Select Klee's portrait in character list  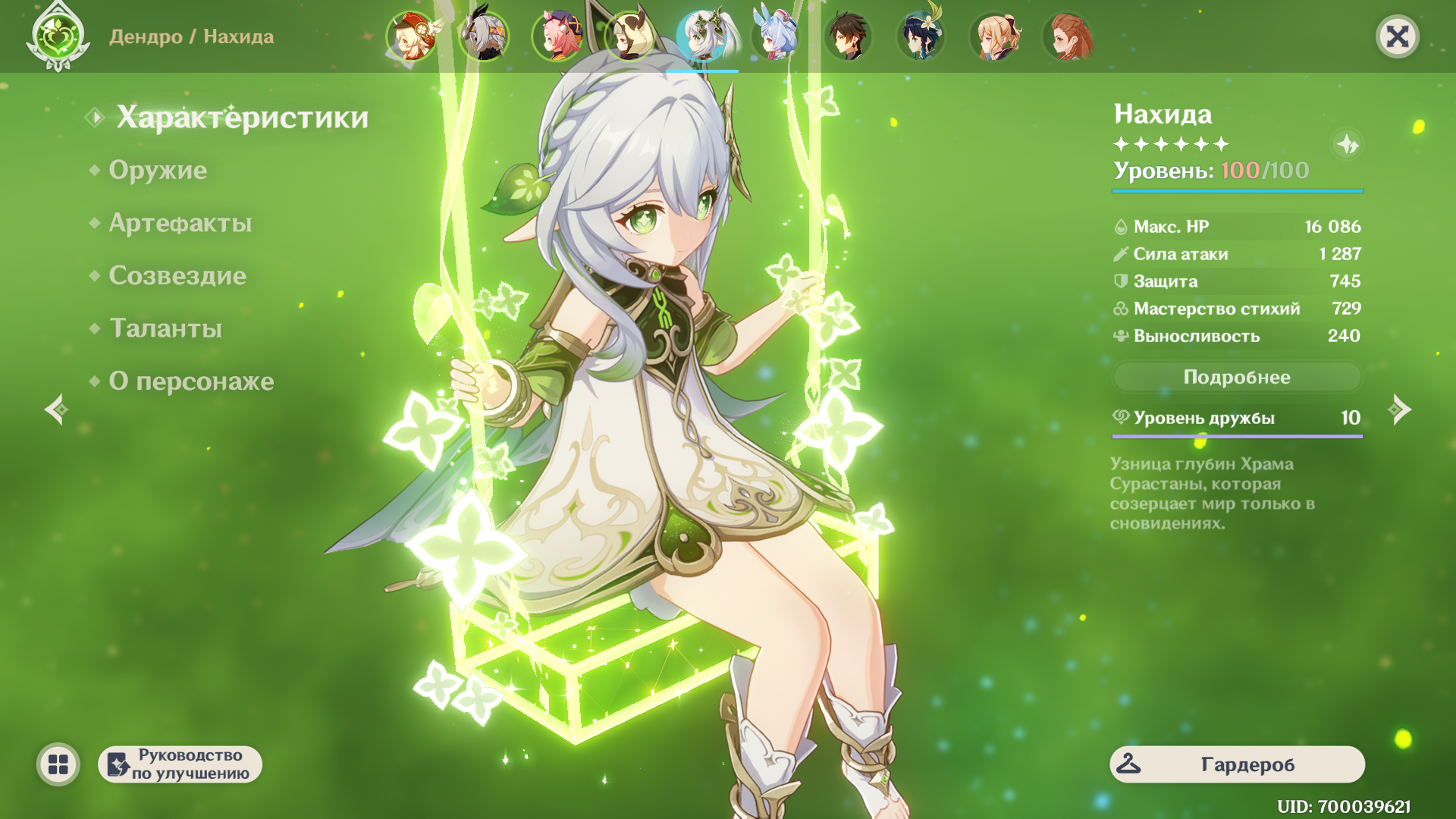[x=411, y=36]
